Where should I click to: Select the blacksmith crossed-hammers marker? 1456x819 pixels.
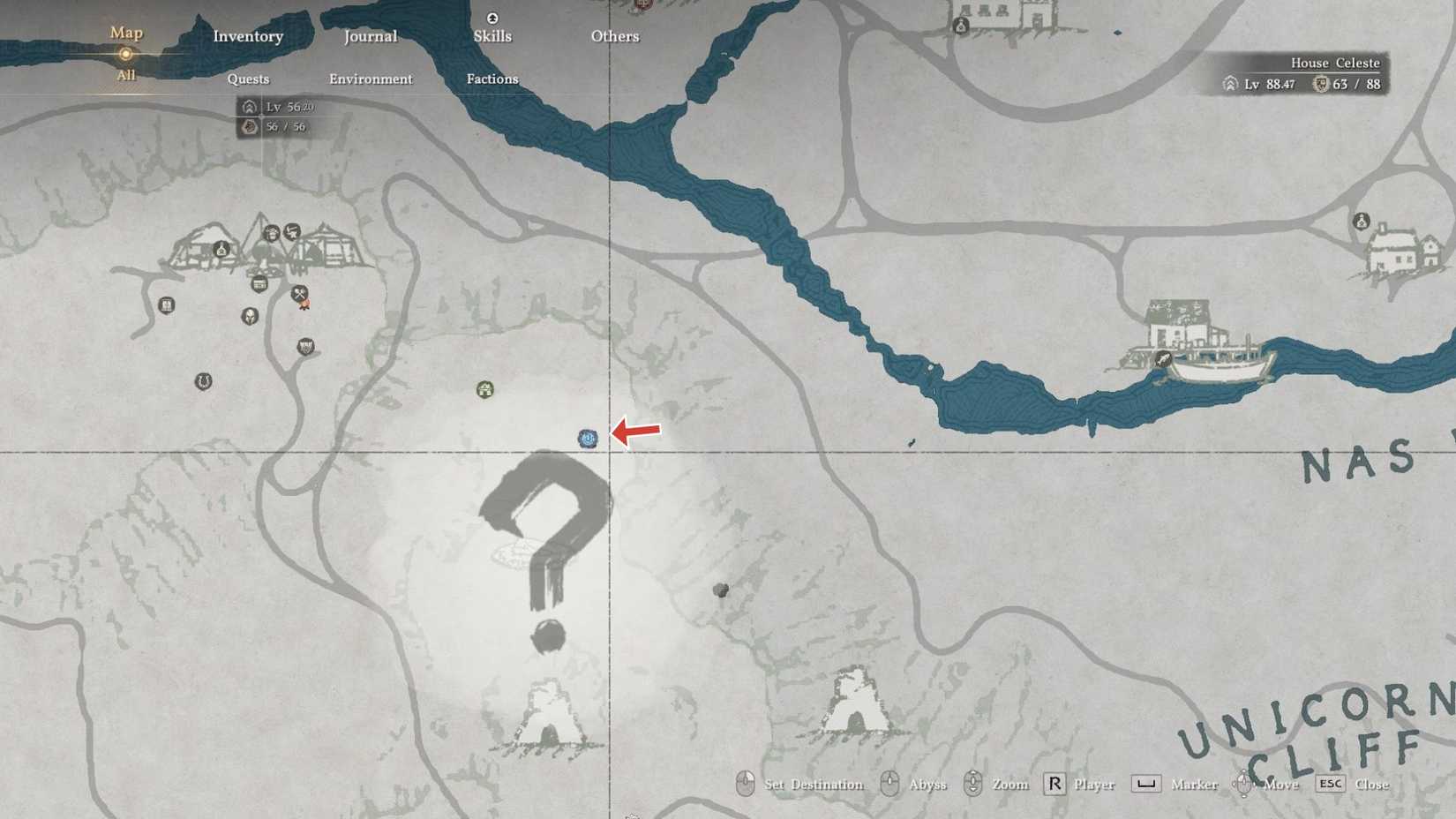pos(301,294)
